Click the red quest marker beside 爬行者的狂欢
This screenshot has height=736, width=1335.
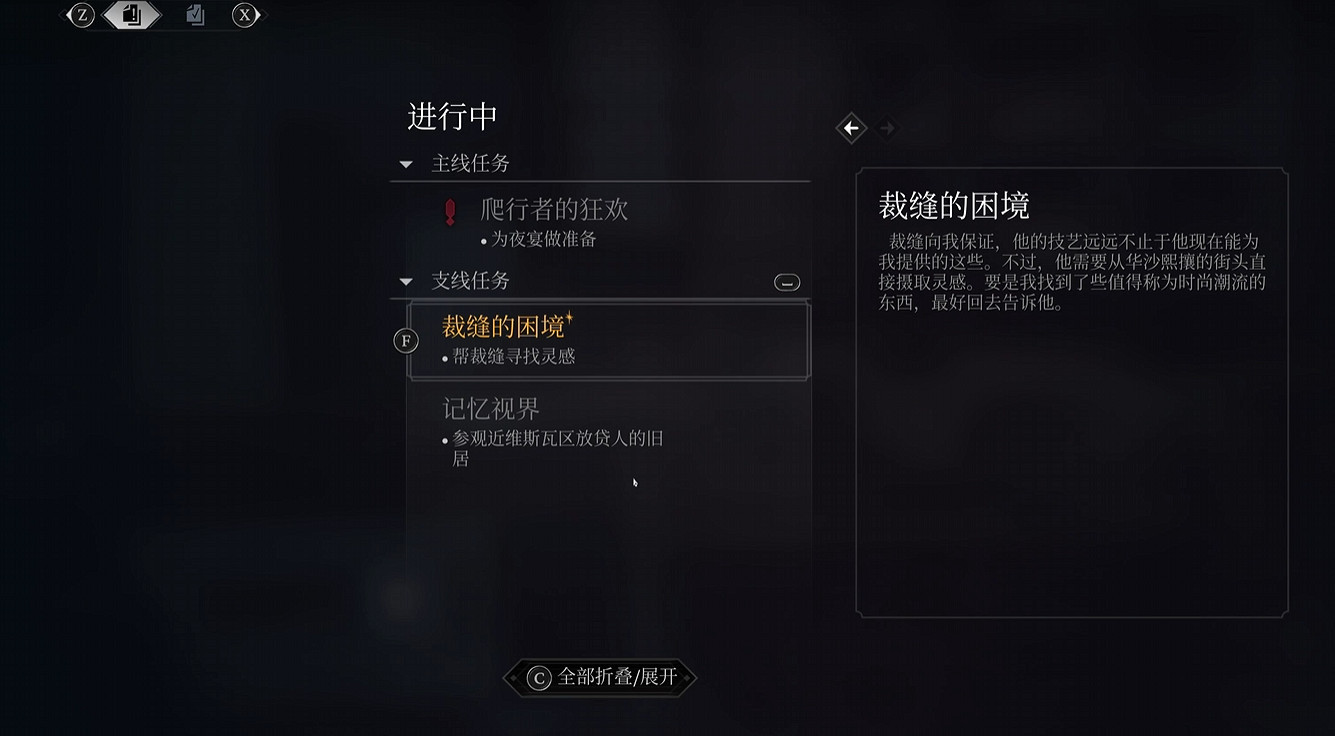coord(449,213)
